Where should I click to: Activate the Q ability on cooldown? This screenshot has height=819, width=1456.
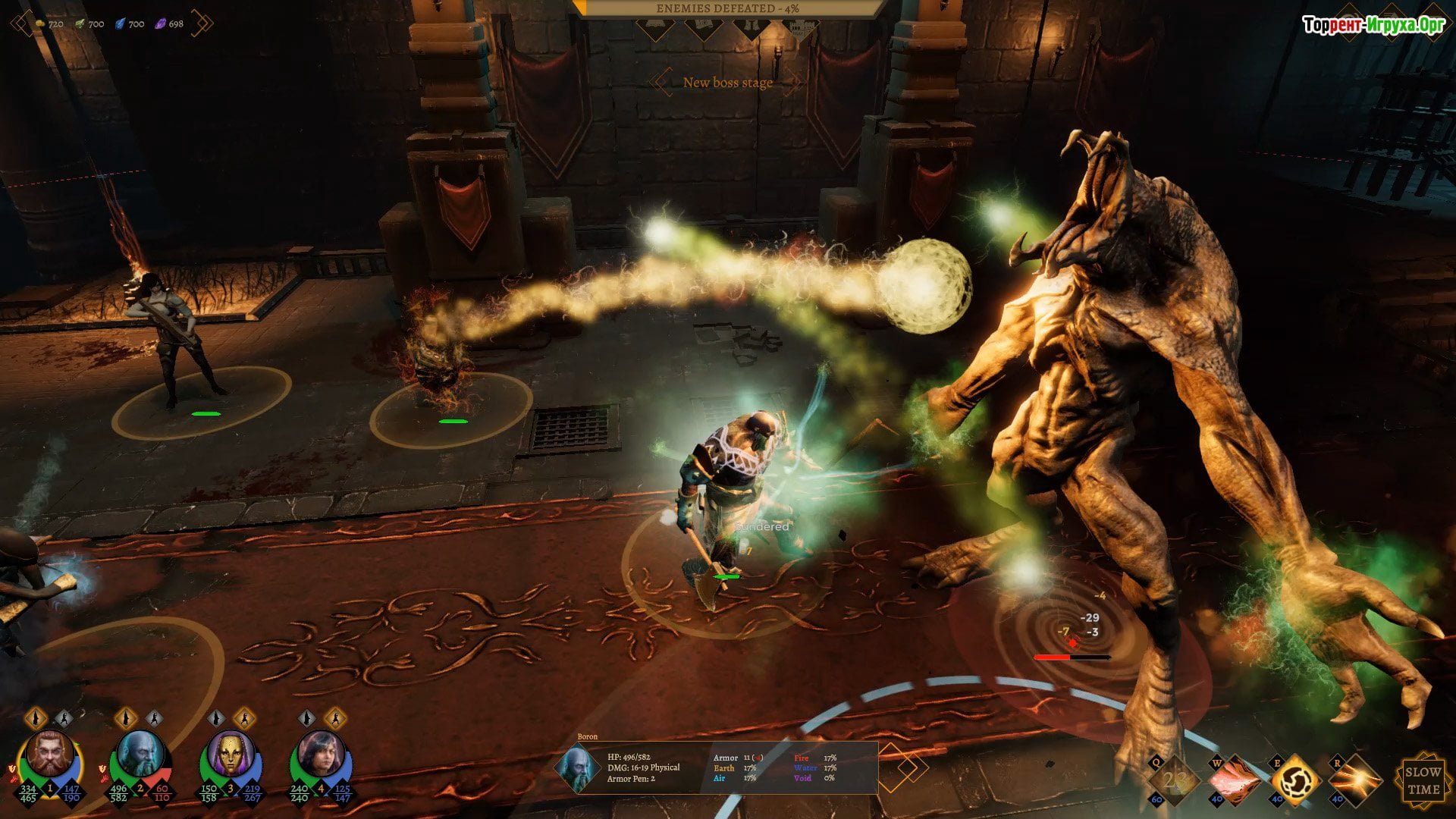[1174, 780]
